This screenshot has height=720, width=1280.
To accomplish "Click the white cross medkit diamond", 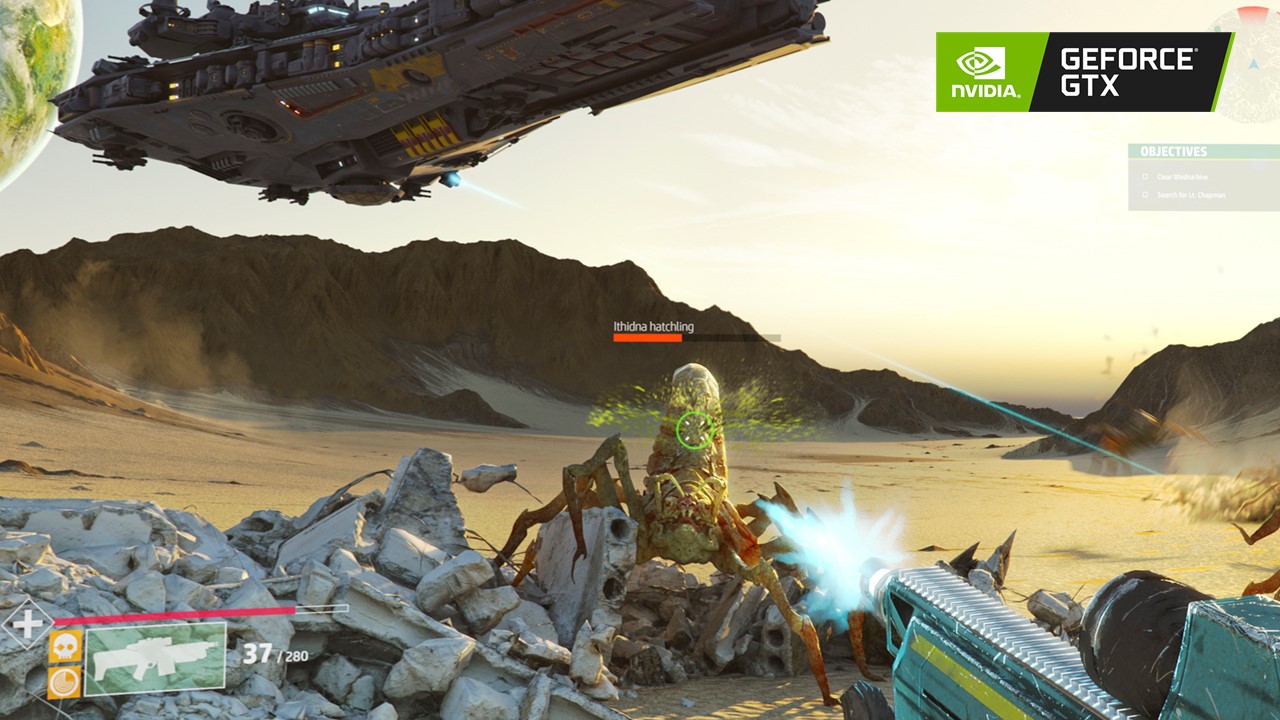I will [27, 623].
